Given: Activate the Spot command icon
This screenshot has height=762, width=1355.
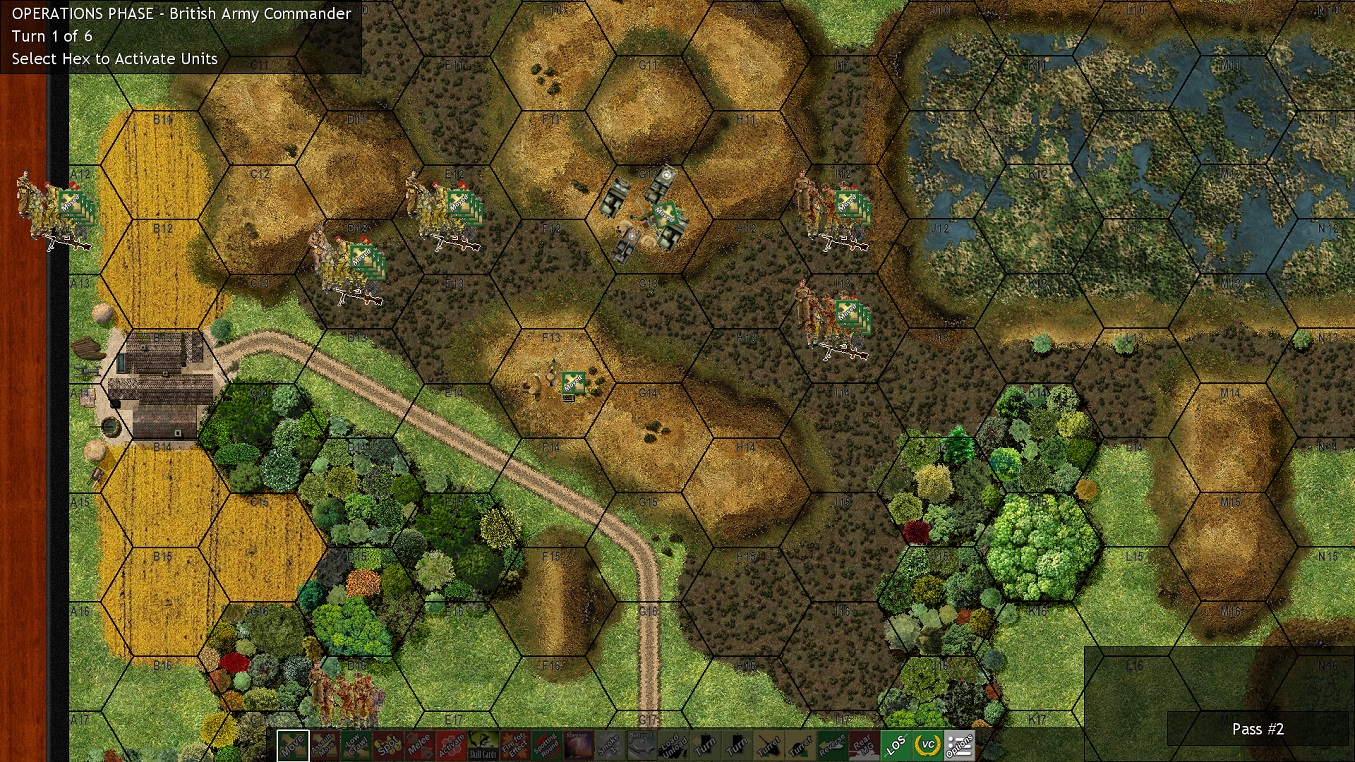Looking at the screenshot, I should [x=386, y=745].
